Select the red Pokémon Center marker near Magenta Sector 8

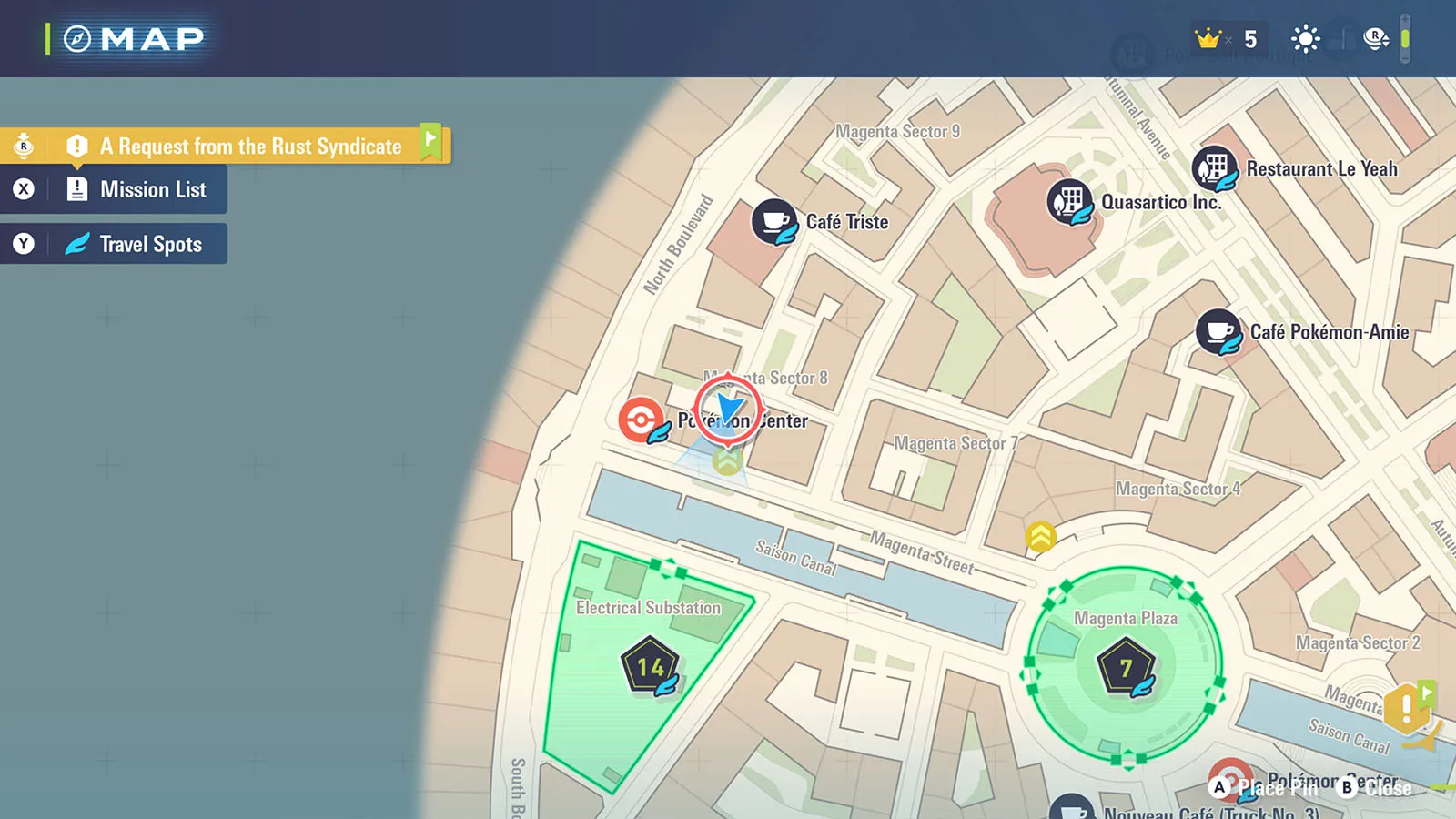[x=642, y=420]
